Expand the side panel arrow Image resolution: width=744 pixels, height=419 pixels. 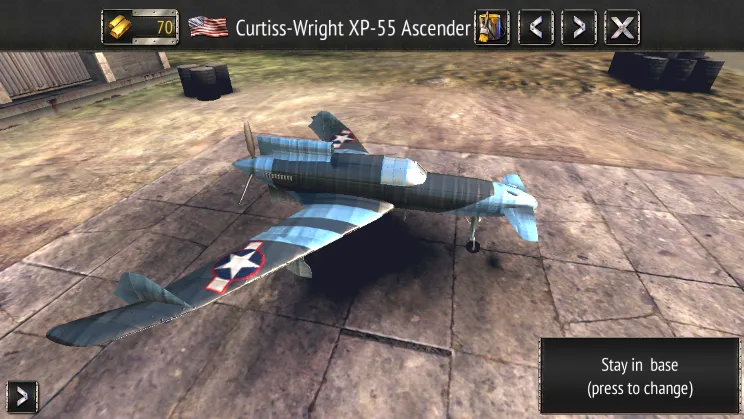[21, 397]
